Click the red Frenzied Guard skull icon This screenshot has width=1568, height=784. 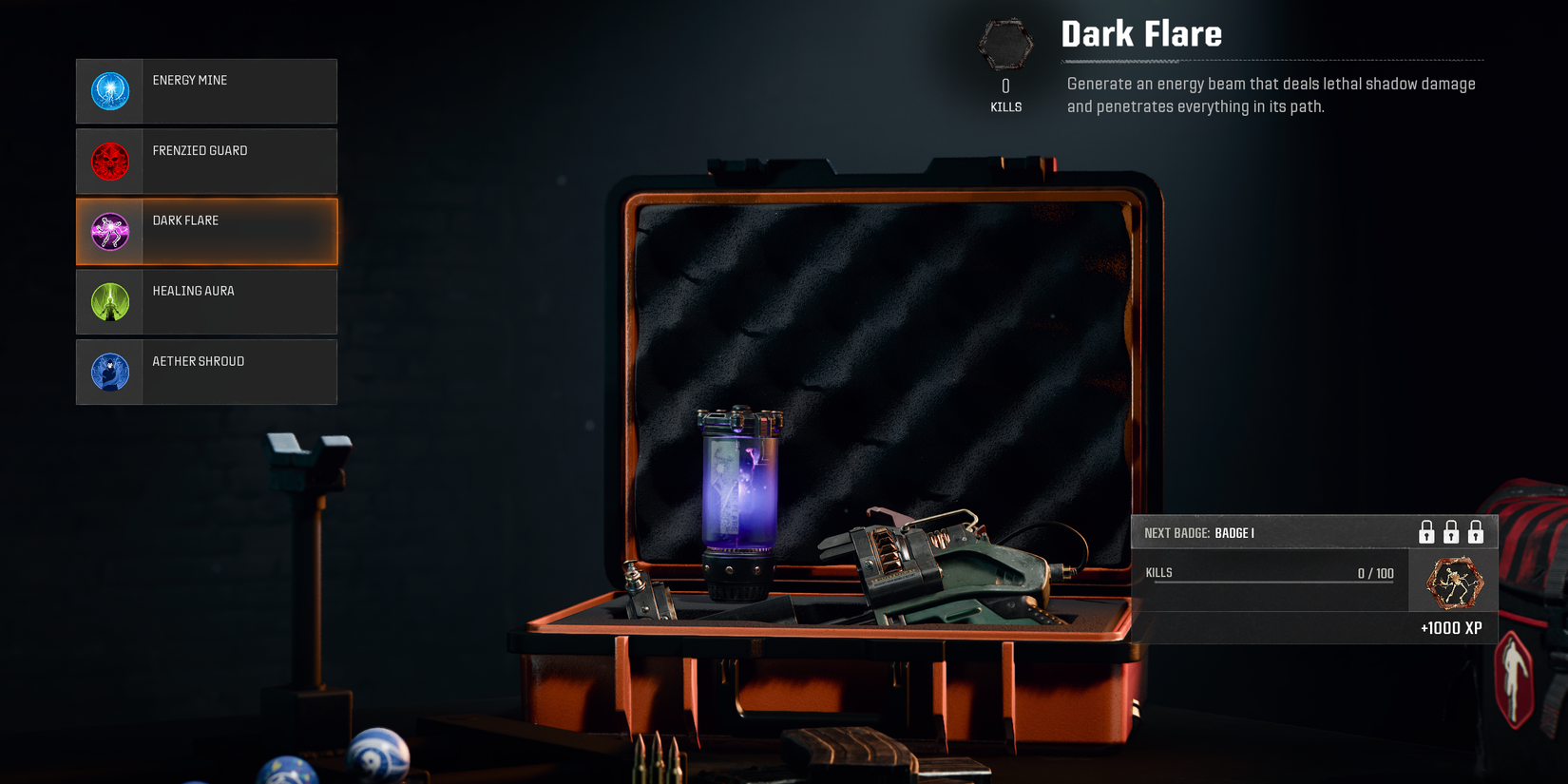click(x=109, y=161)
